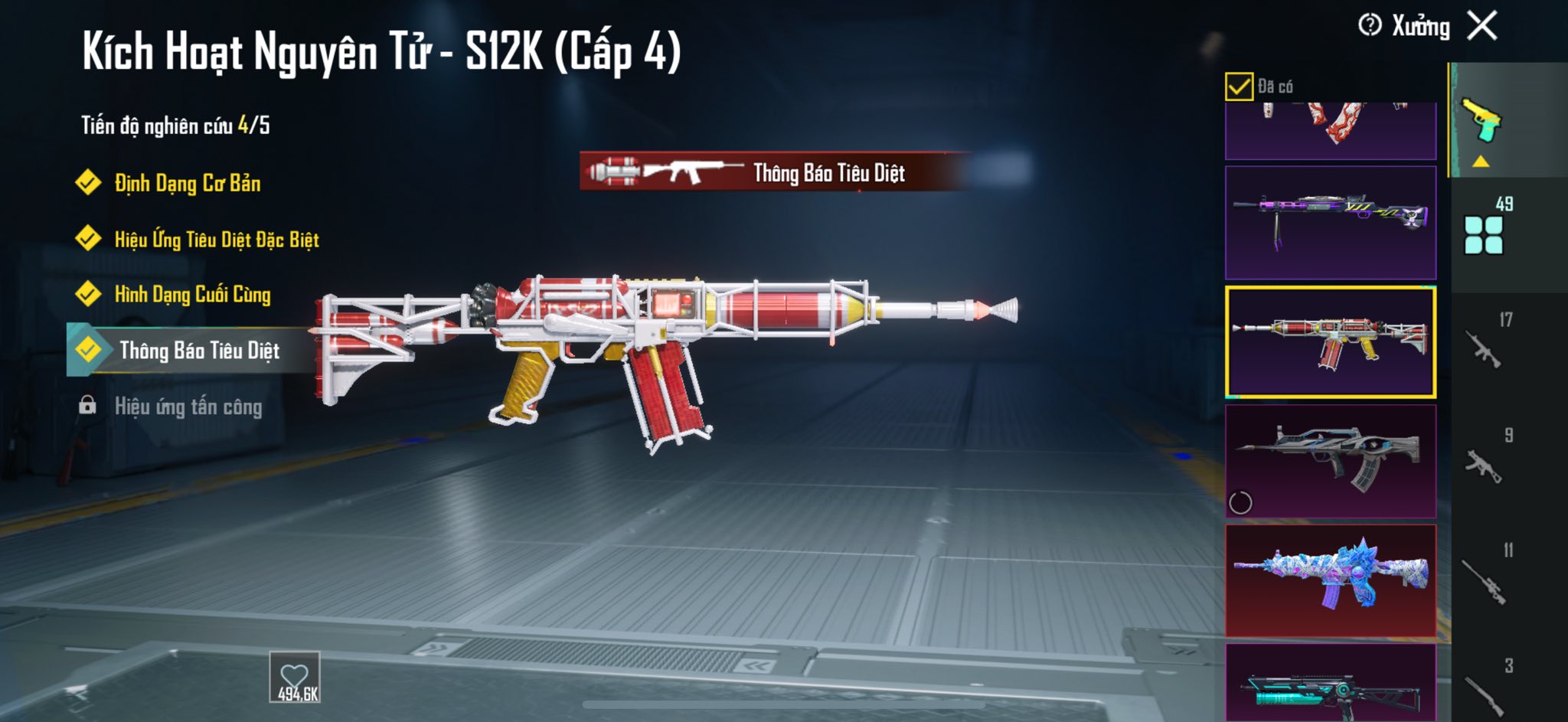Screen dimensions: 1568x722
Task: Open the weapon category showing 3
Action: 1485,689
